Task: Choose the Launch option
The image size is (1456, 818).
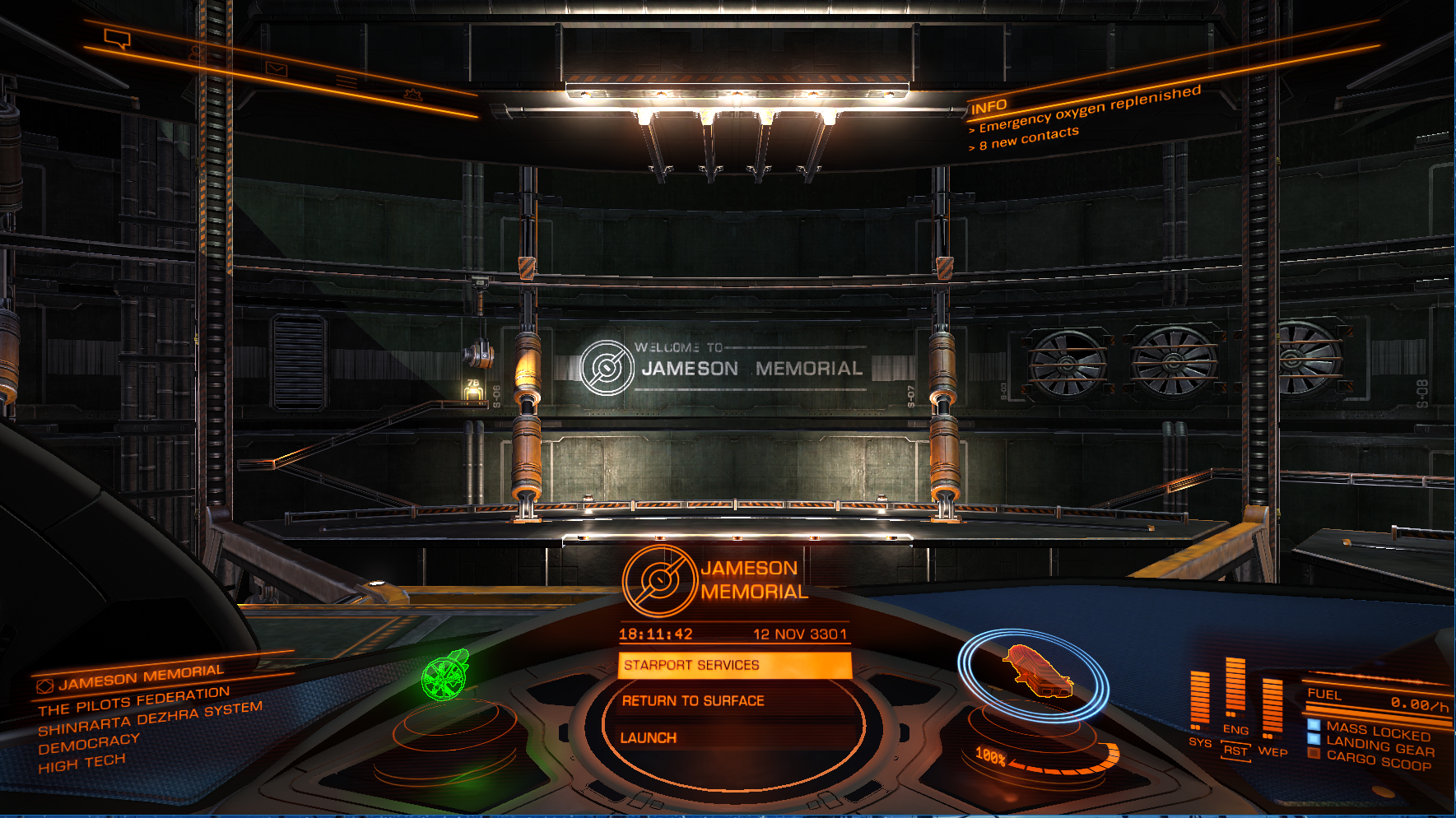Action: [649, 738]
